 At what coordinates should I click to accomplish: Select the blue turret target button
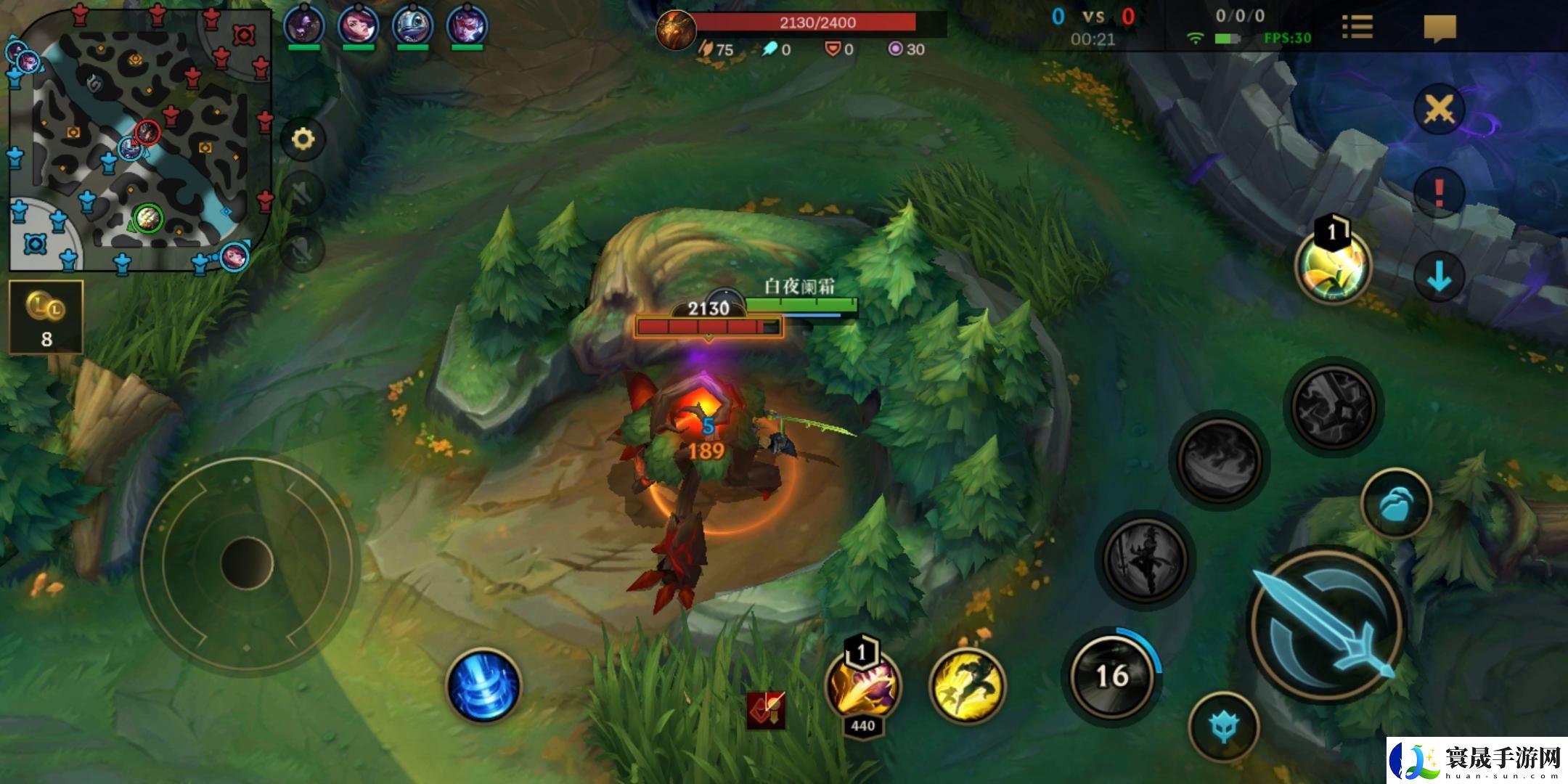click(x=1224, y=726)
